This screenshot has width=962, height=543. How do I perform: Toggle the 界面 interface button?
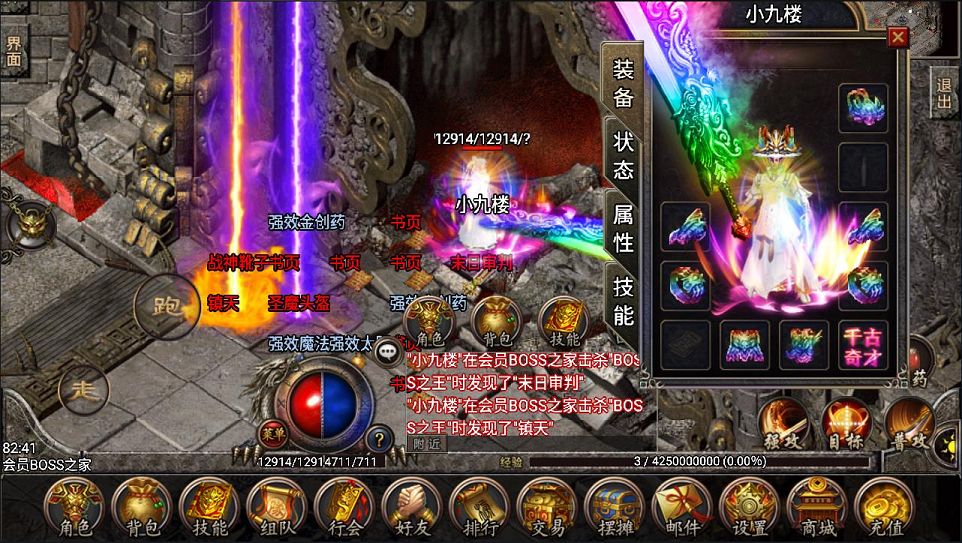[14, 51]
